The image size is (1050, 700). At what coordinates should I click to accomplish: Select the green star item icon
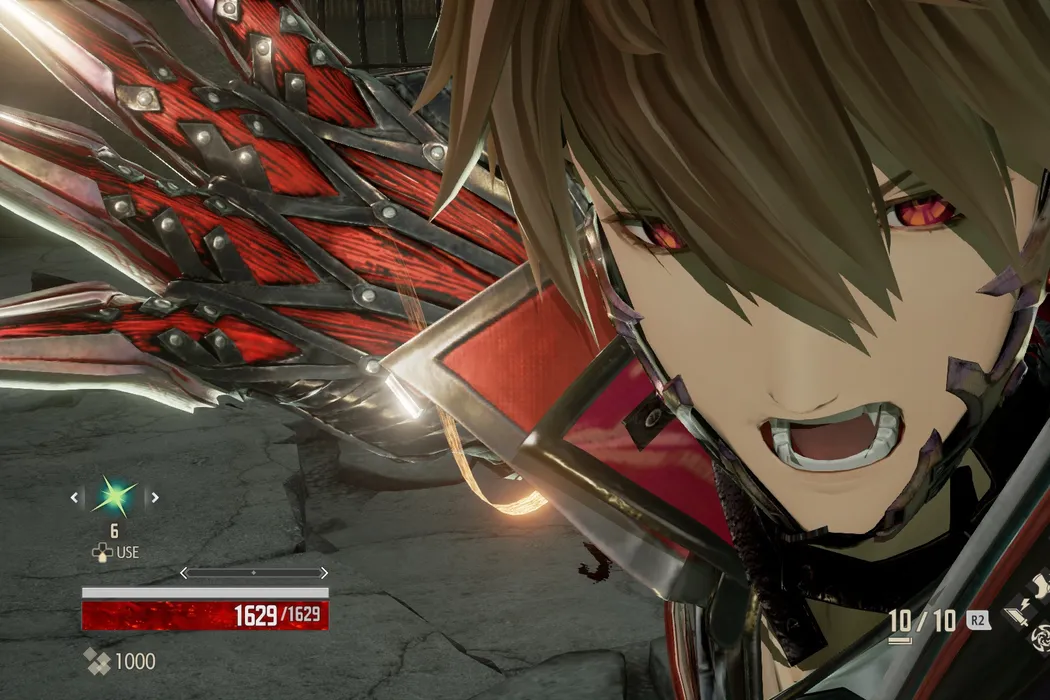coord(115,496)
